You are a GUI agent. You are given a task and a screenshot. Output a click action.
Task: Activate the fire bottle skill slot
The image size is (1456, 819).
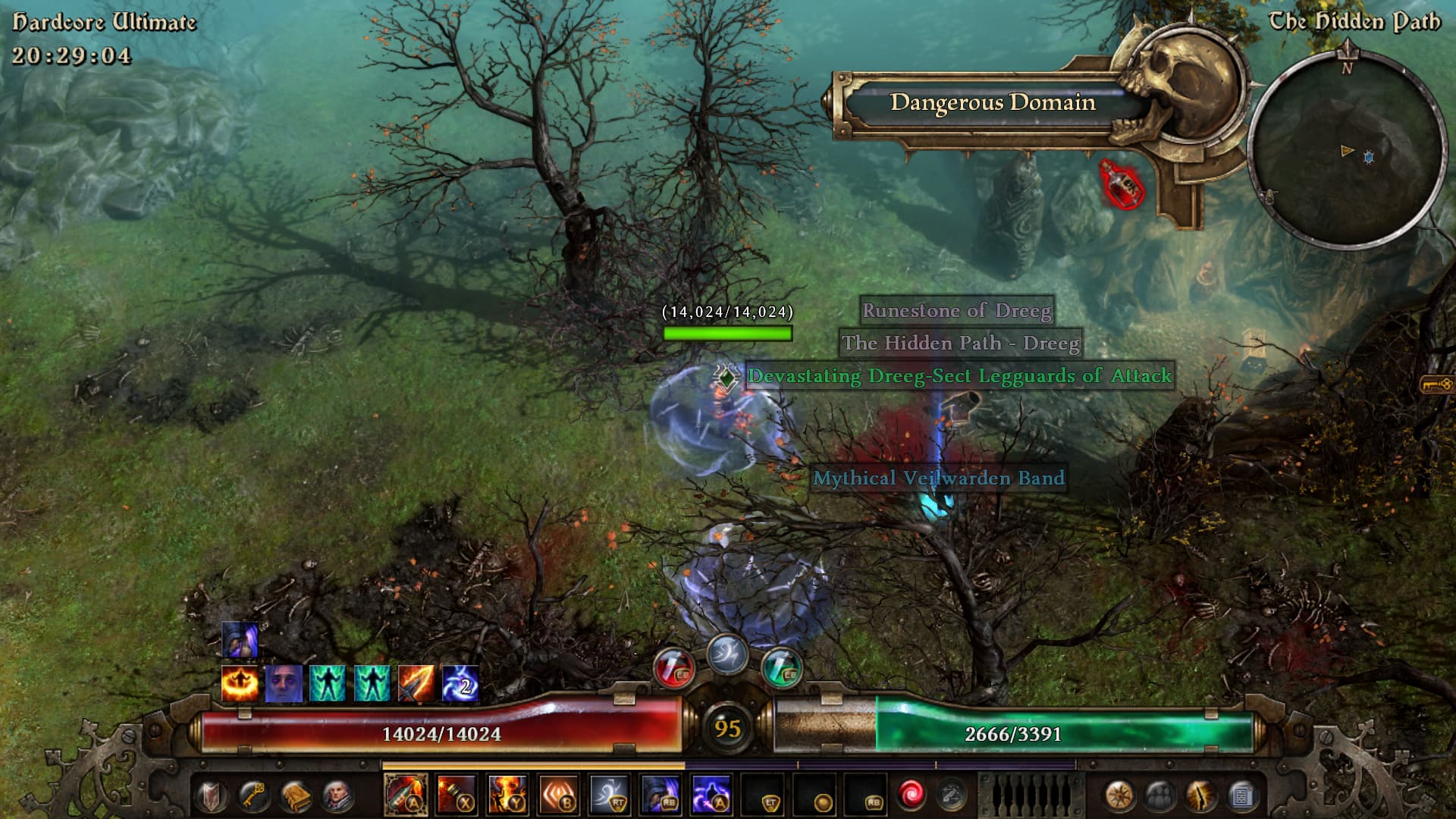coord(406,795)
